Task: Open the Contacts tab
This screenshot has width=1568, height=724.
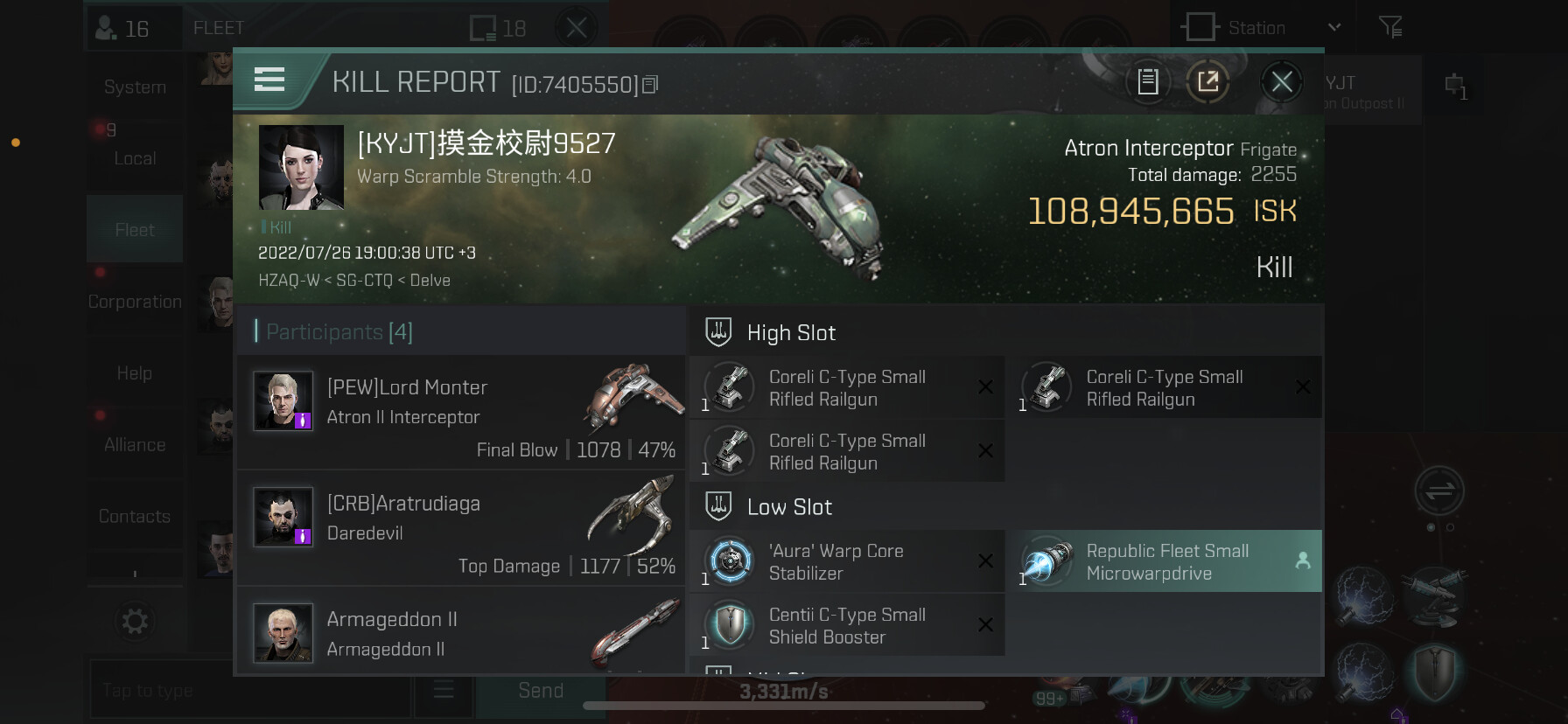Action: pyautogui.click(x=135, y=517)
